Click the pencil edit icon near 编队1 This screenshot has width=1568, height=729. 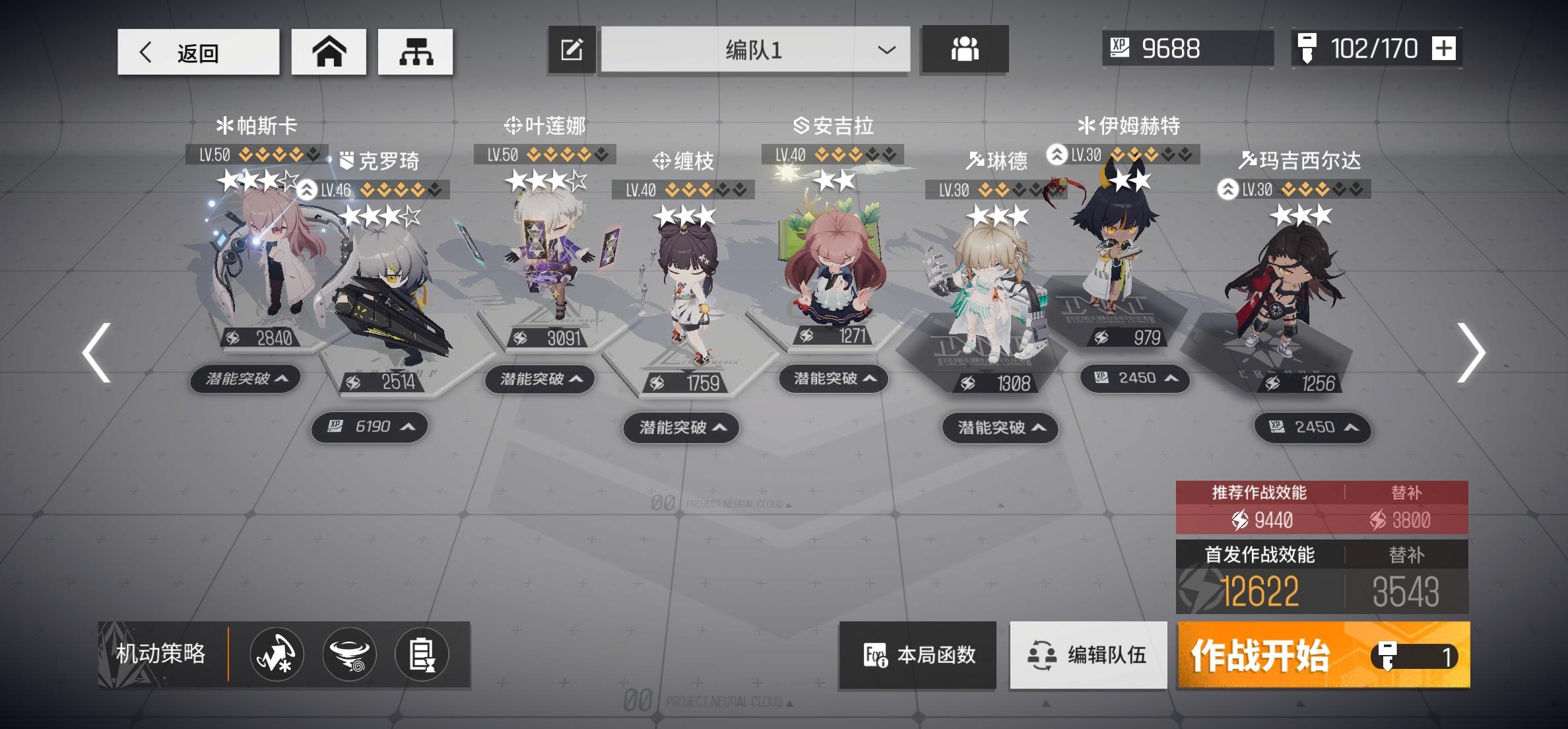(570, 49)
